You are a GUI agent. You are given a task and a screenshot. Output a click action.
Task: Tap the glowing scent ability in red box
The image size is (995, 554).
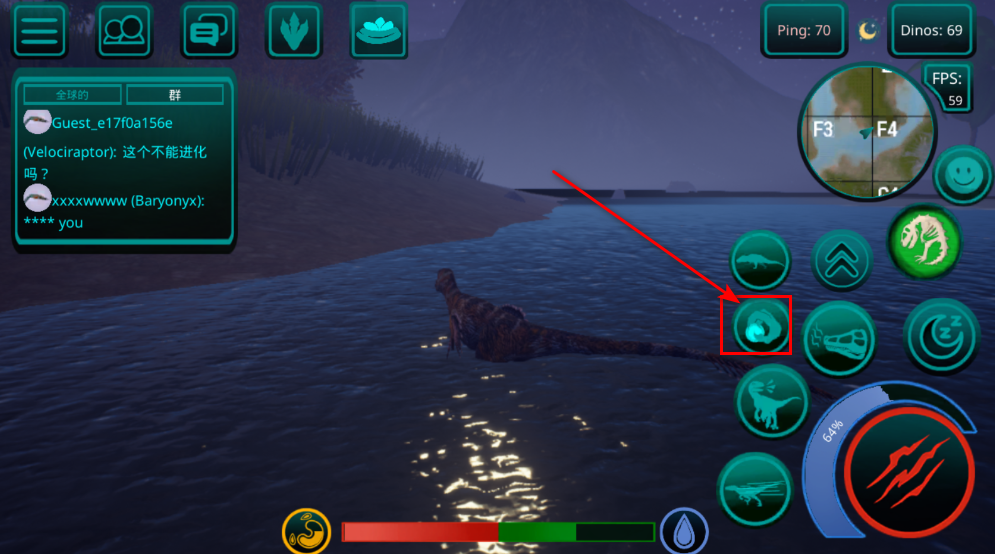757,326
